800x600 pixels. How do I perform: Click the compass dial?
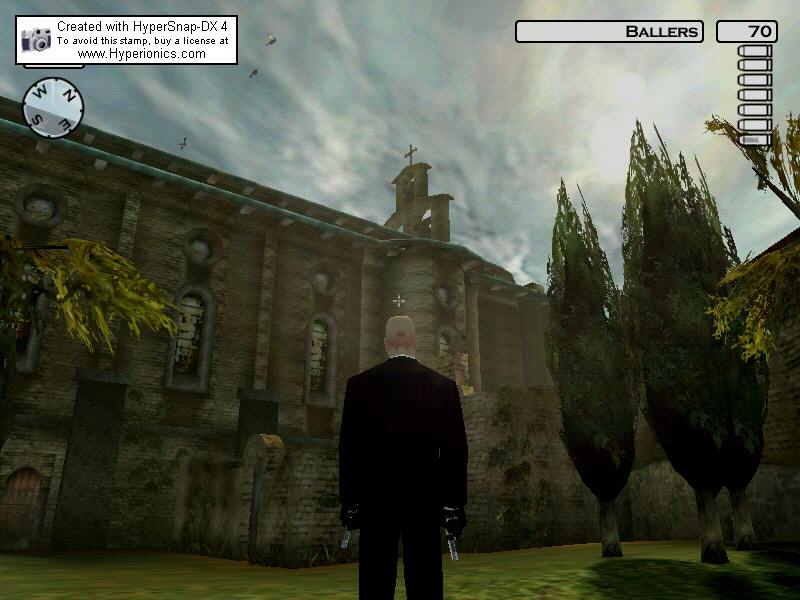(53, 106)
